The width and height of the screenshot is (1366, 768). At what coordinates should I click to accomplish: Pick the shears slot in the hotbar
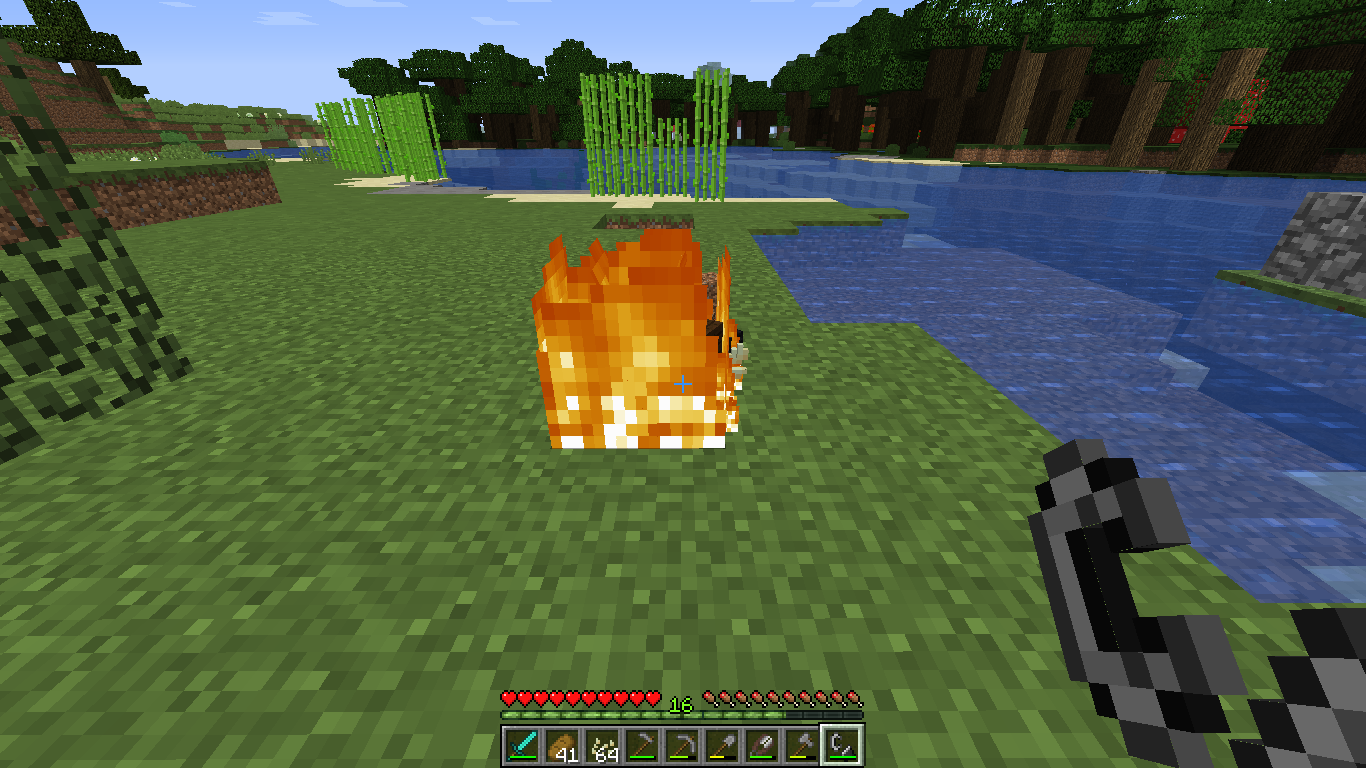[762, 746]
